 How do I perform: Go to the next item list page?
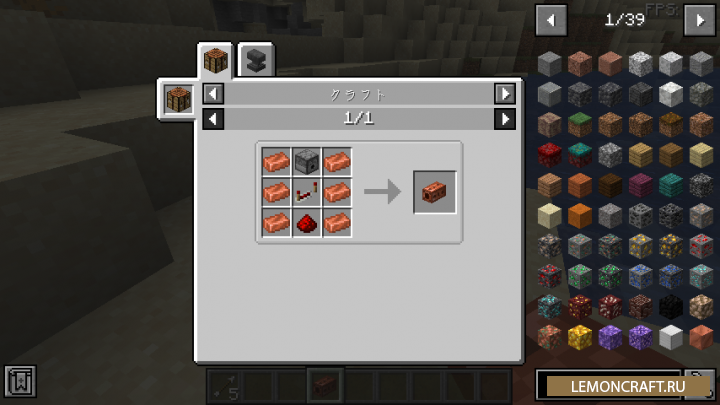pyautogui.click(x=697, y=19)
